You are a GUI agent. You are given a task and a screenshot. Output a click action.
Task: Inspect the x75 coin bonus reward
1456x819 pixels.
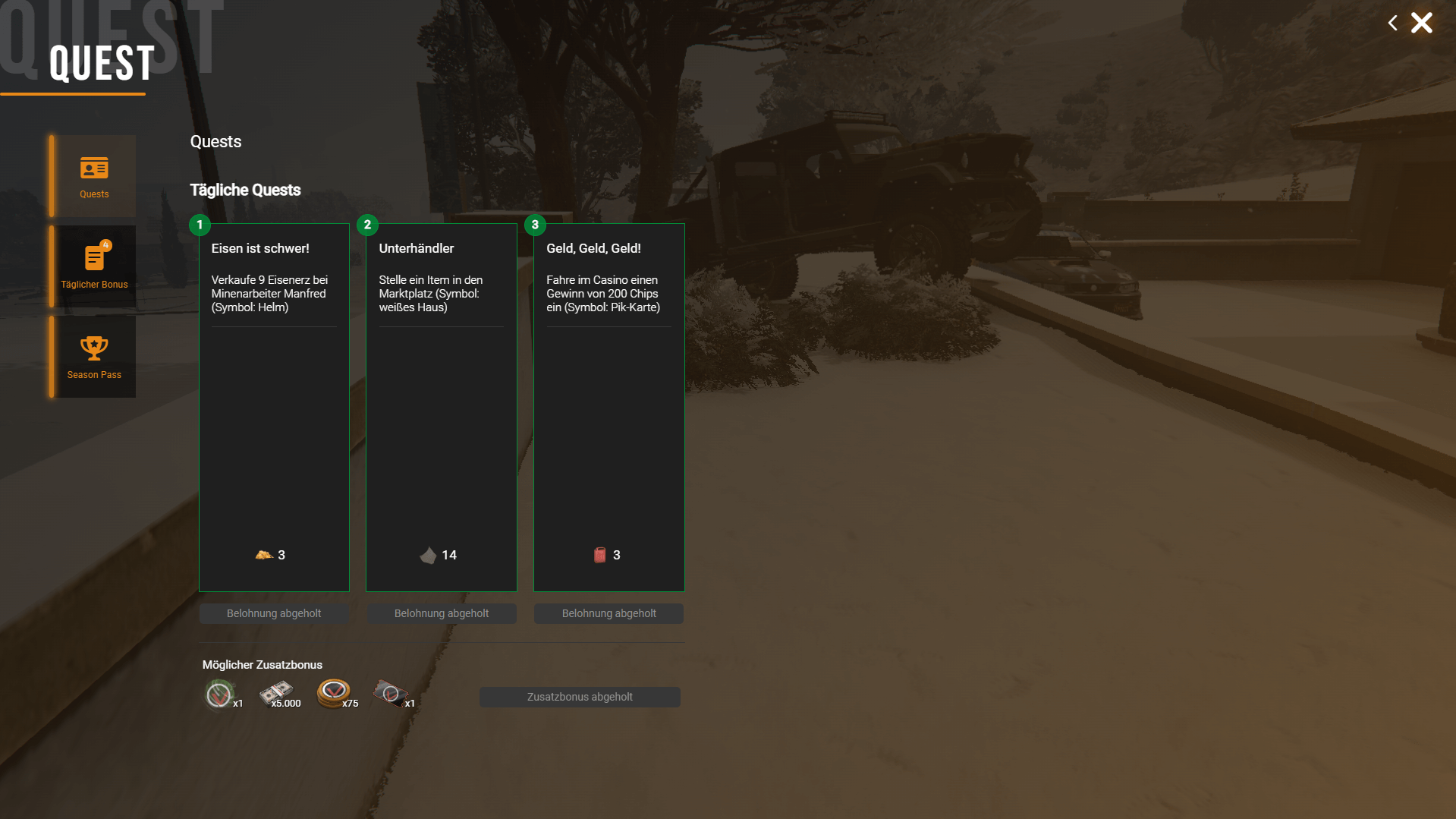(334, 693)
